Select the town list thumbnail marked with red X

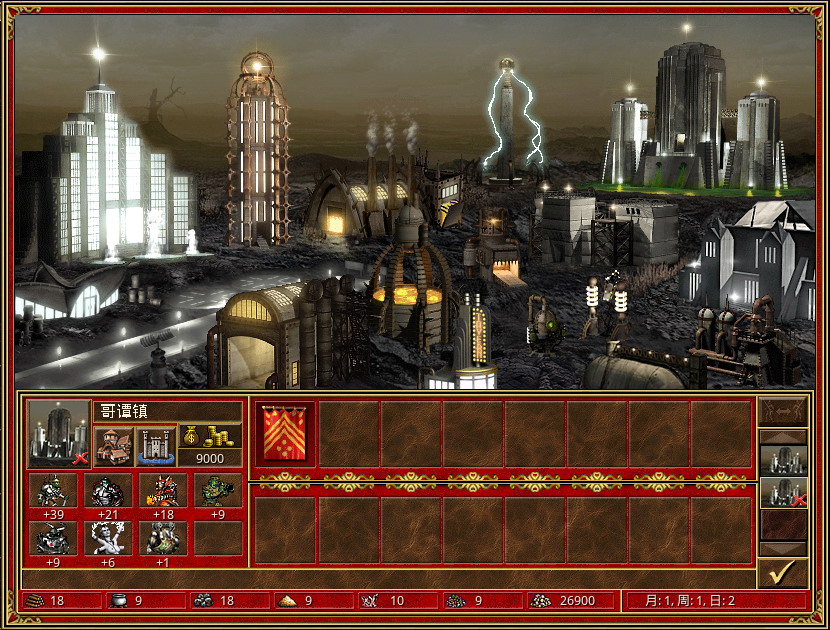coord(782,492)
